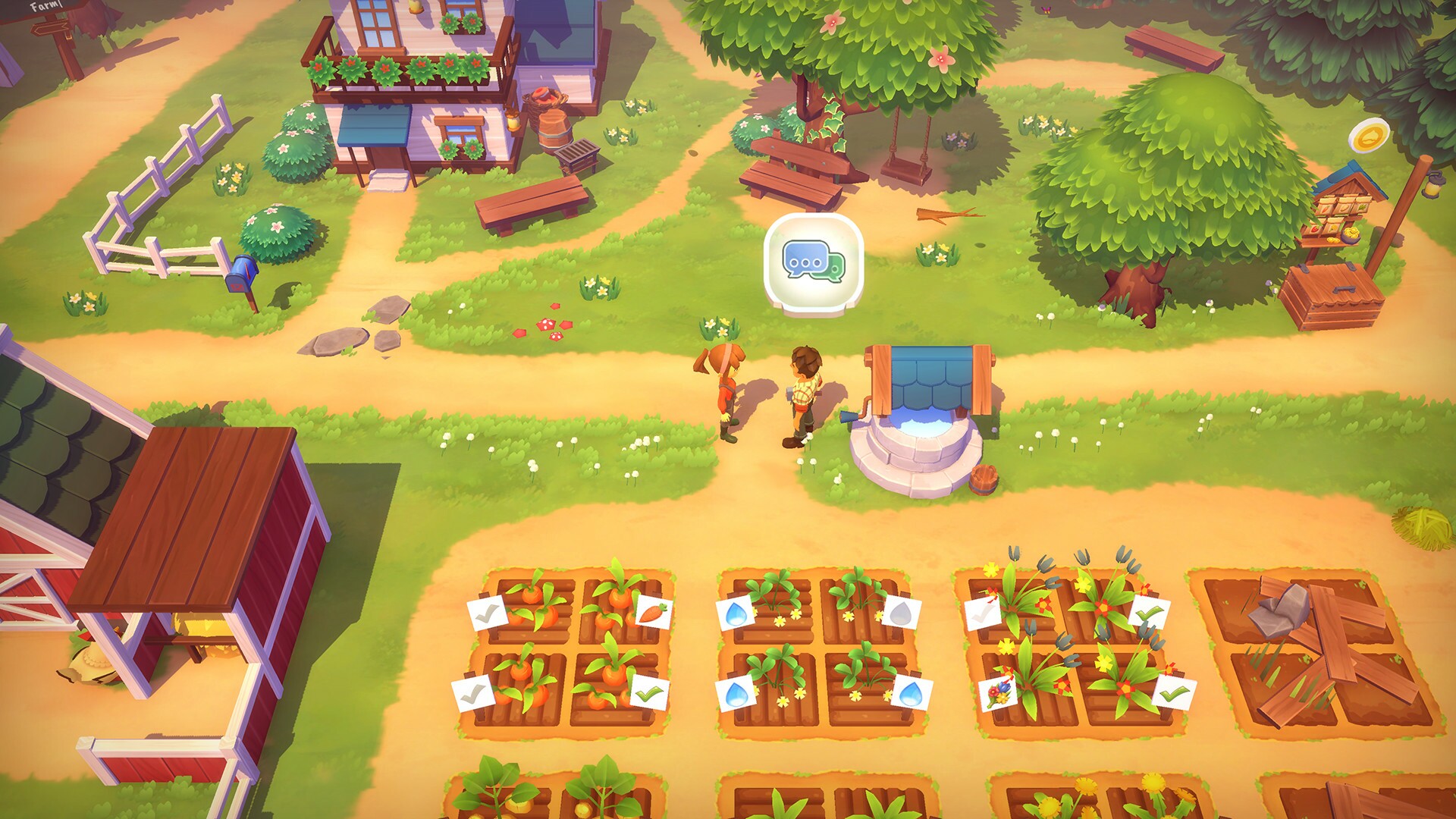1456x819 pixels.
Task: Click the golden coin sign above the seed stand
Action: 1370,135
